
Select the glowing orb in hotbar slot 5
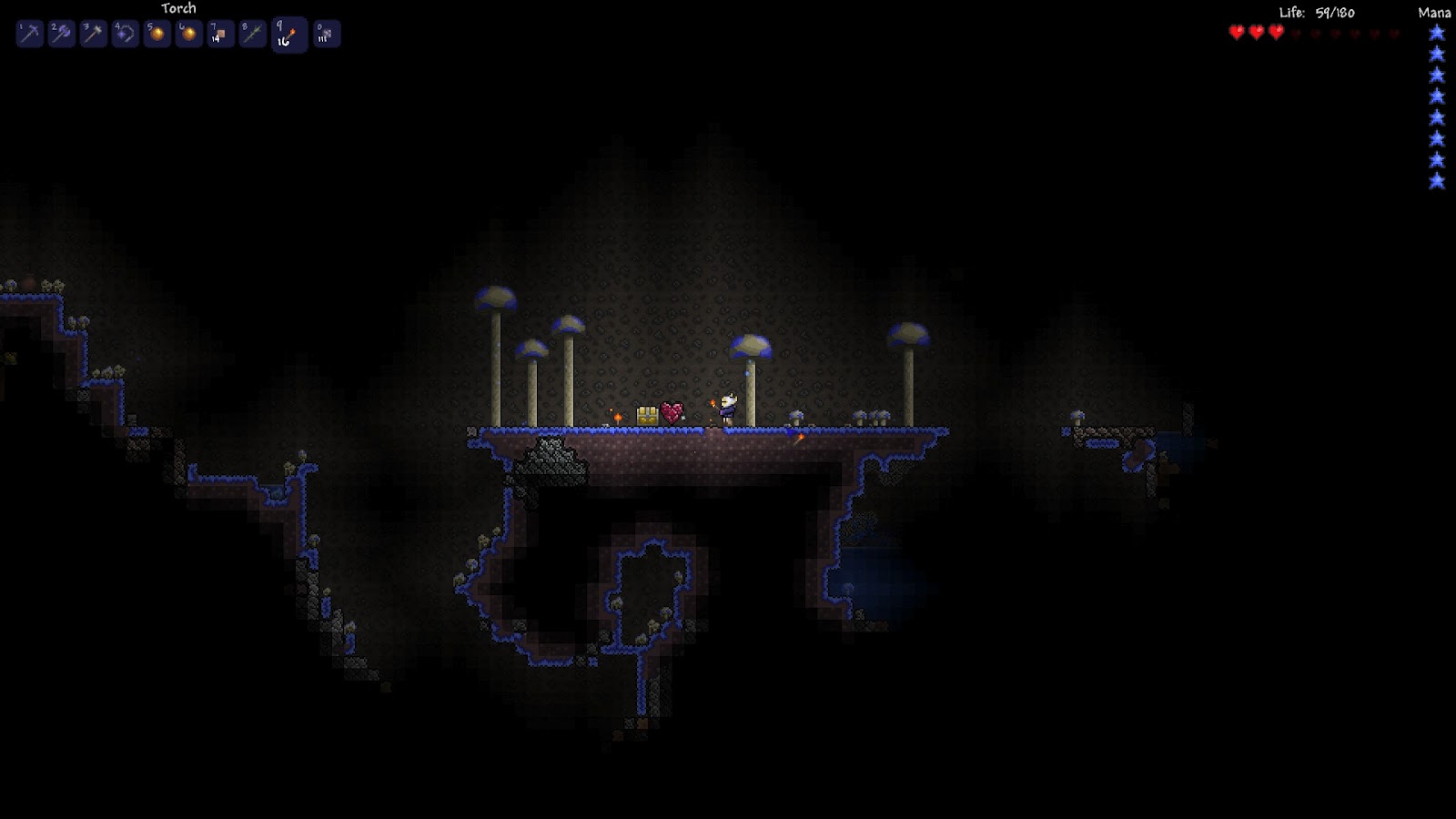(x=157, y=34)
